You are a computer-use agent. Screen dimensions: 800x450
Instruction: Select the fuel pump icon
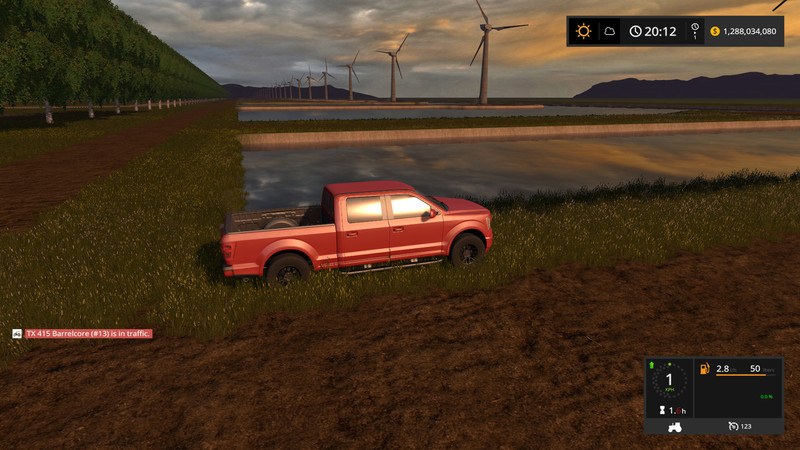click(705, 369)
